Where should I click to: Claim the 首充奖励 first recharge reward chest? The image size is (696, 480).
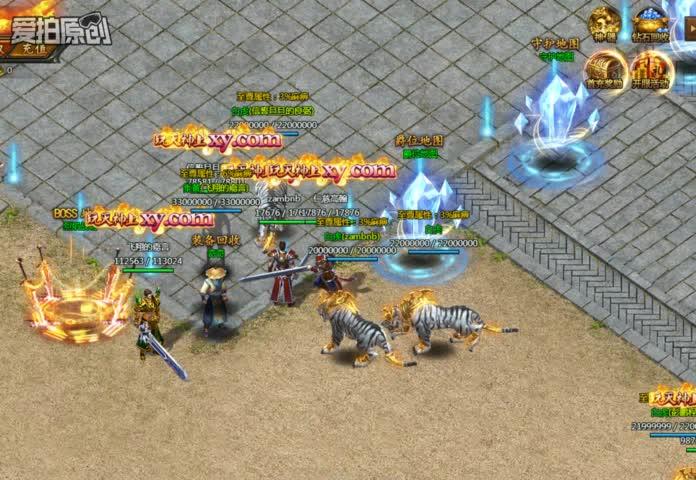pos(605,70)
